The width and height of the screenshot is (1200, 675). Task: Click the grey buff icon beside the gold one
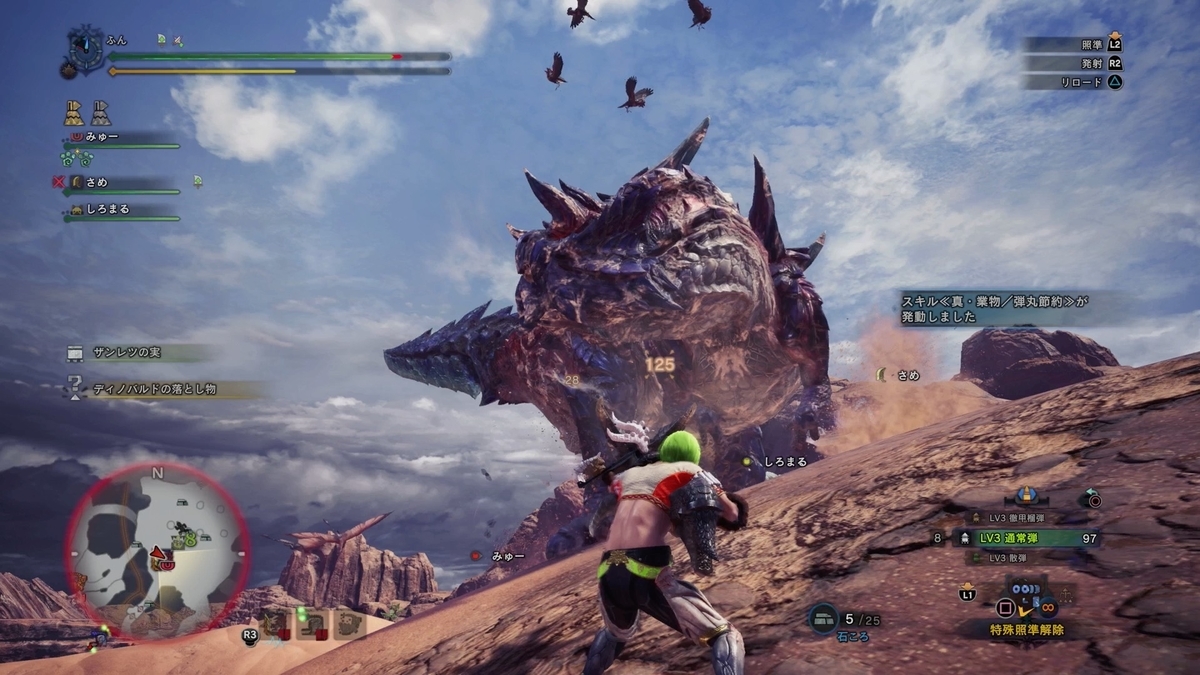coord(101,112)
